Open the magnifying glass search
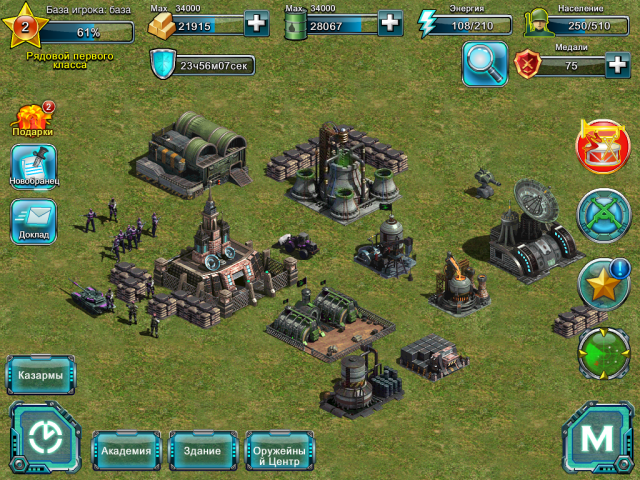640x480 pixels. point(484,64)
